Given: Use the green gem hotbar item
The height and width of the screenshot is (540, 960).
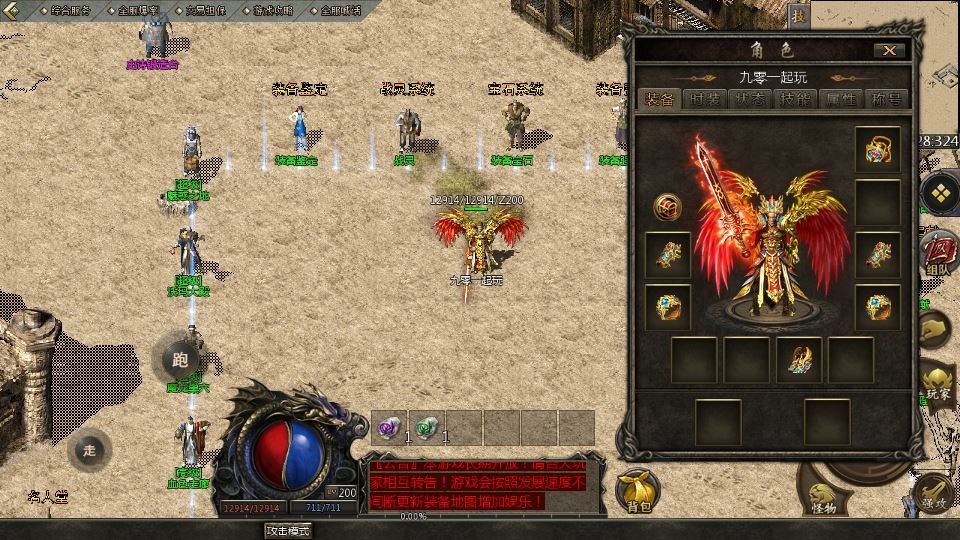Looking at the screenshot, I should (x=426, y=427).
